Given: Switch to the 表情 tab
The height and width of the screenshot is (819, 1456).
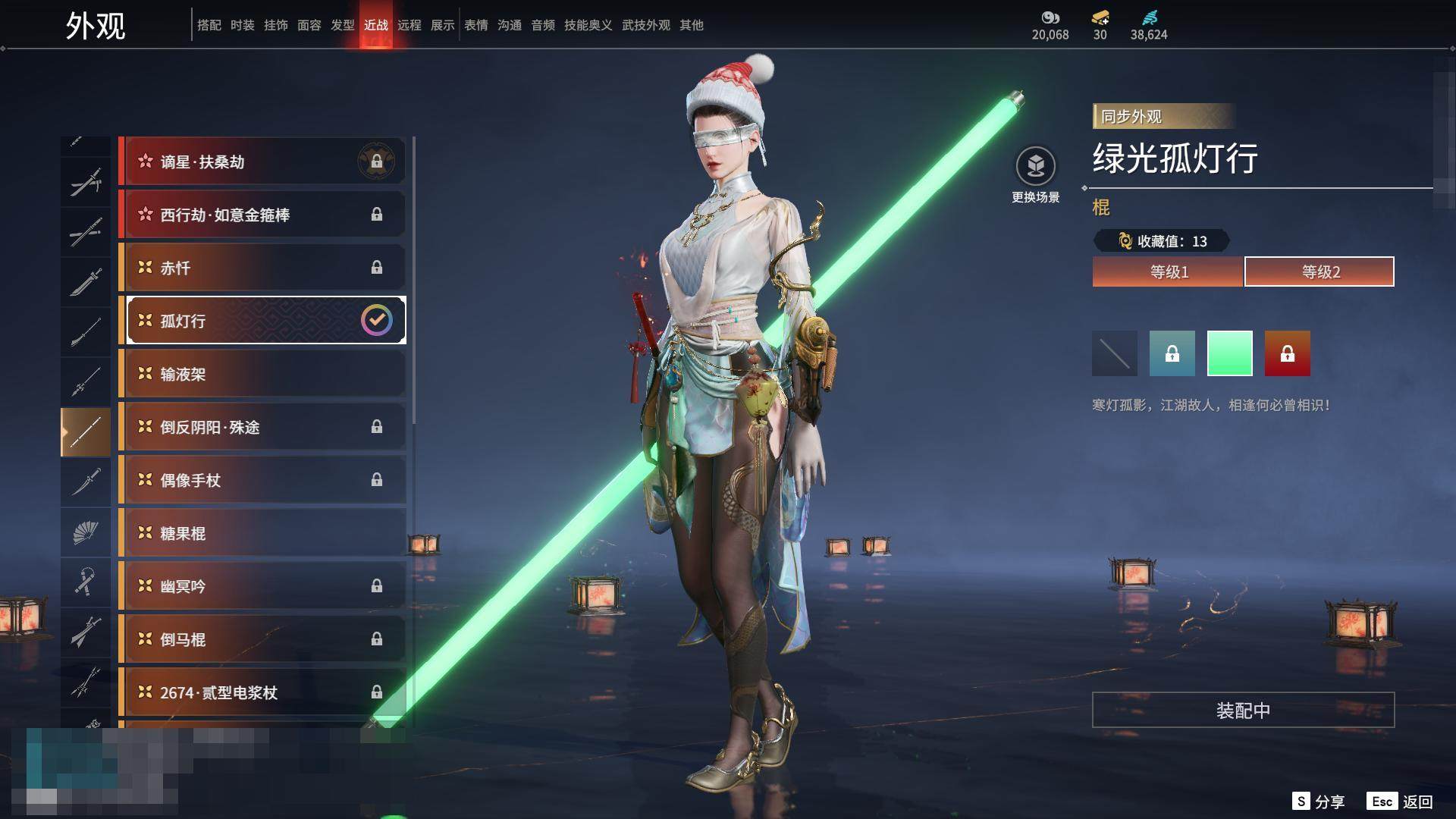Looking at the screenshot, I should point(476,25).
